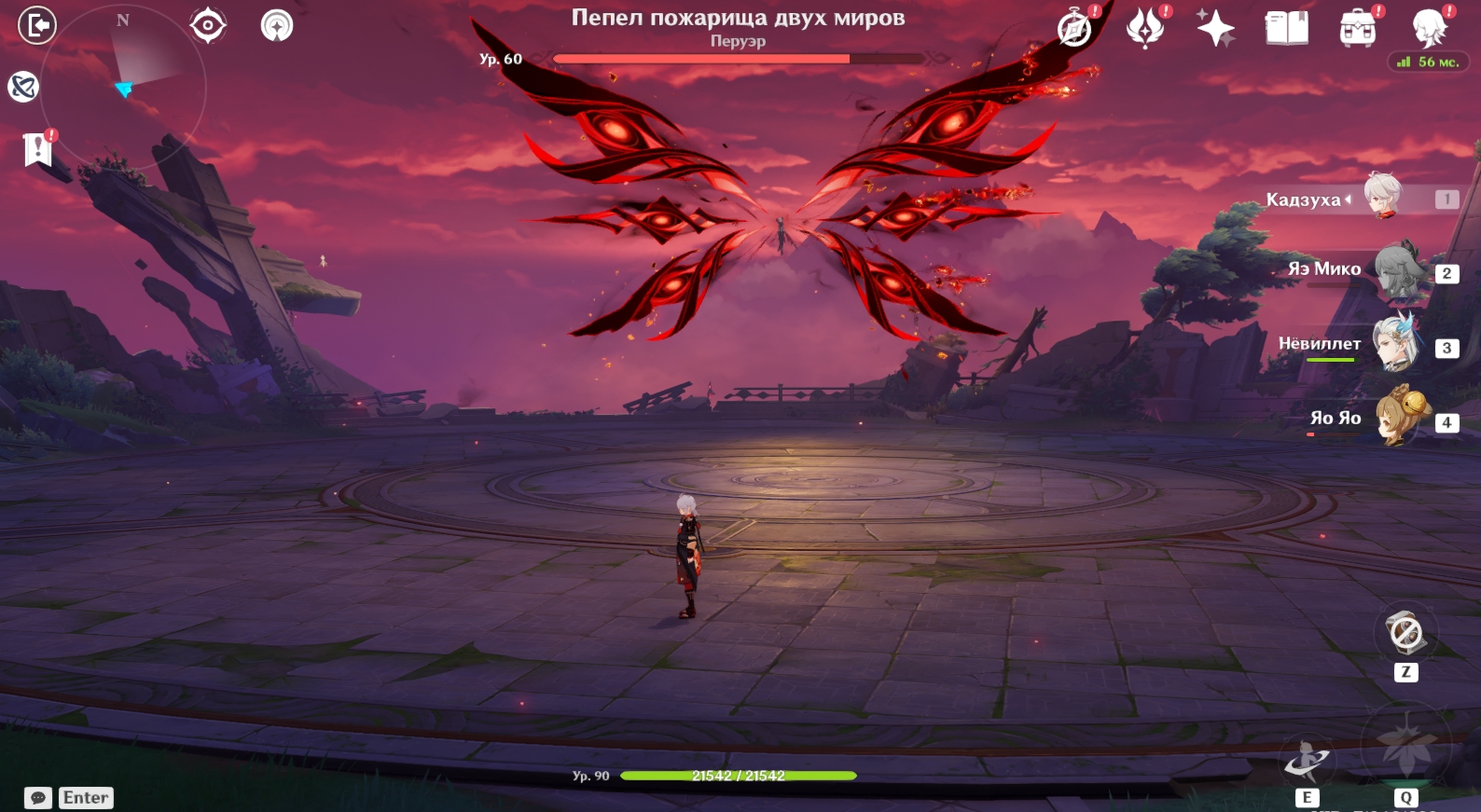
Task: Open the events flame-emblem icon
Action: (1145, 28)
